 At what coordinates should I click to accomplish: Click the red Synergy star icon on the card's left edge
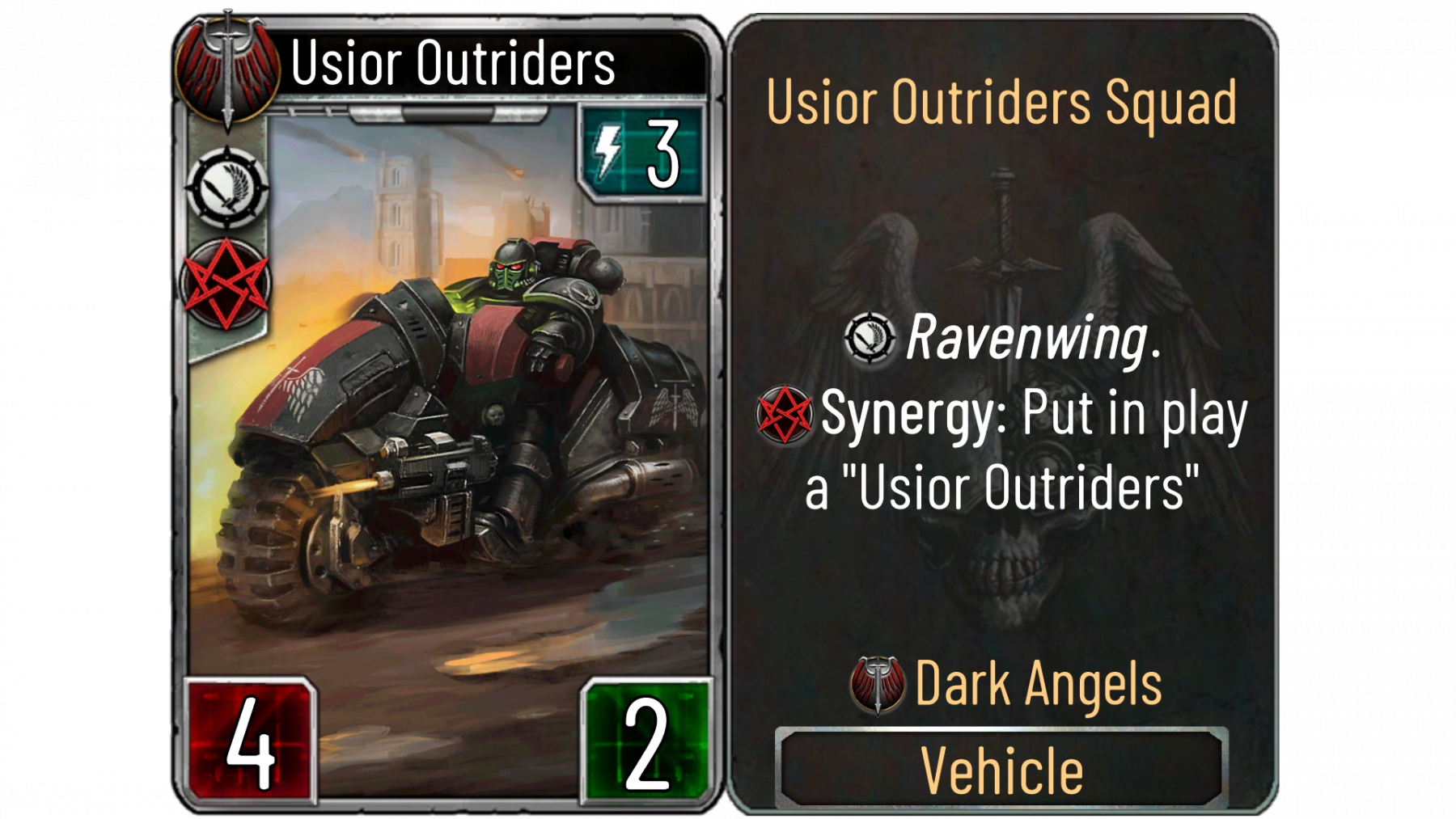pyautogui.click(x=226, y=284)
